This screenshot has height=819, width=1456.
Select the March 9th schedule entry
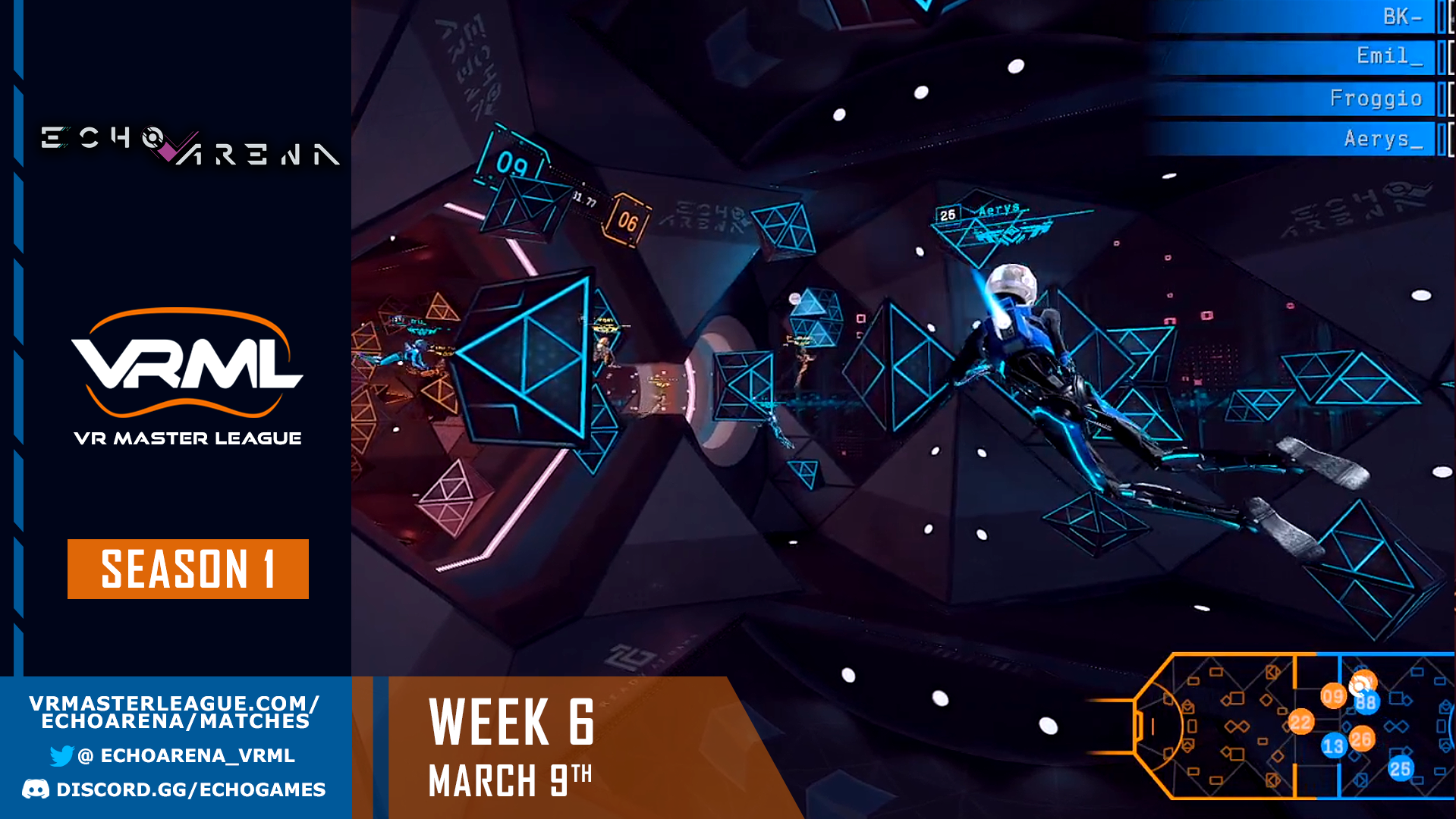pyautogui.click(x=510, y=778)
